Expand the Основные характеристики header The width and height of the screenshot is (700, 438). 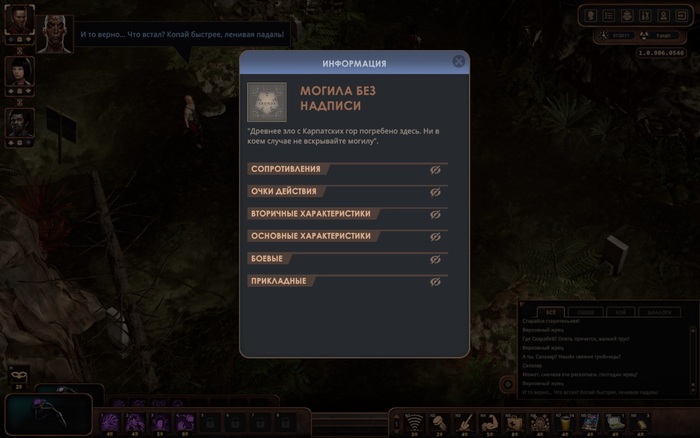point(300,236)
